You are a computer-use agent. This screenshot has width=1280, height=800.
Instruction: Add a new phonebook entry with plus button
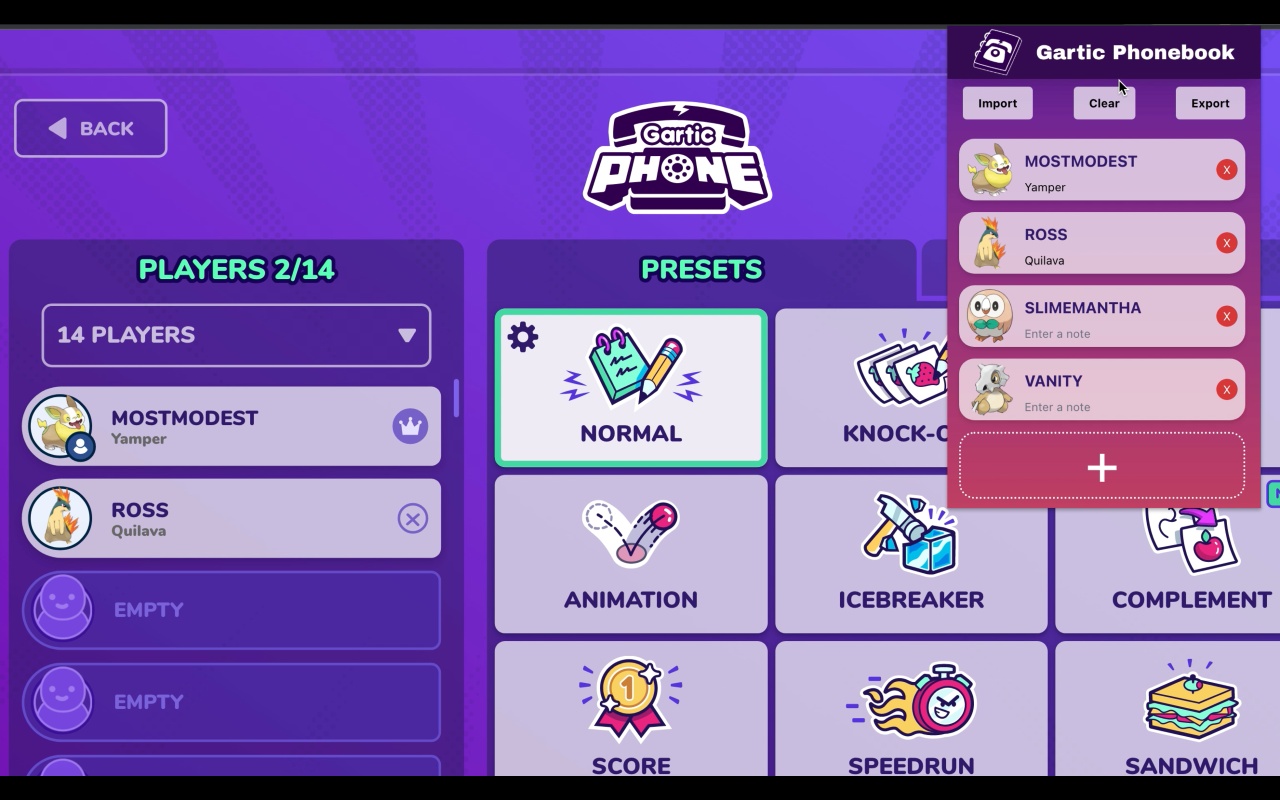pyautogui.click(x=1101, y=467)
